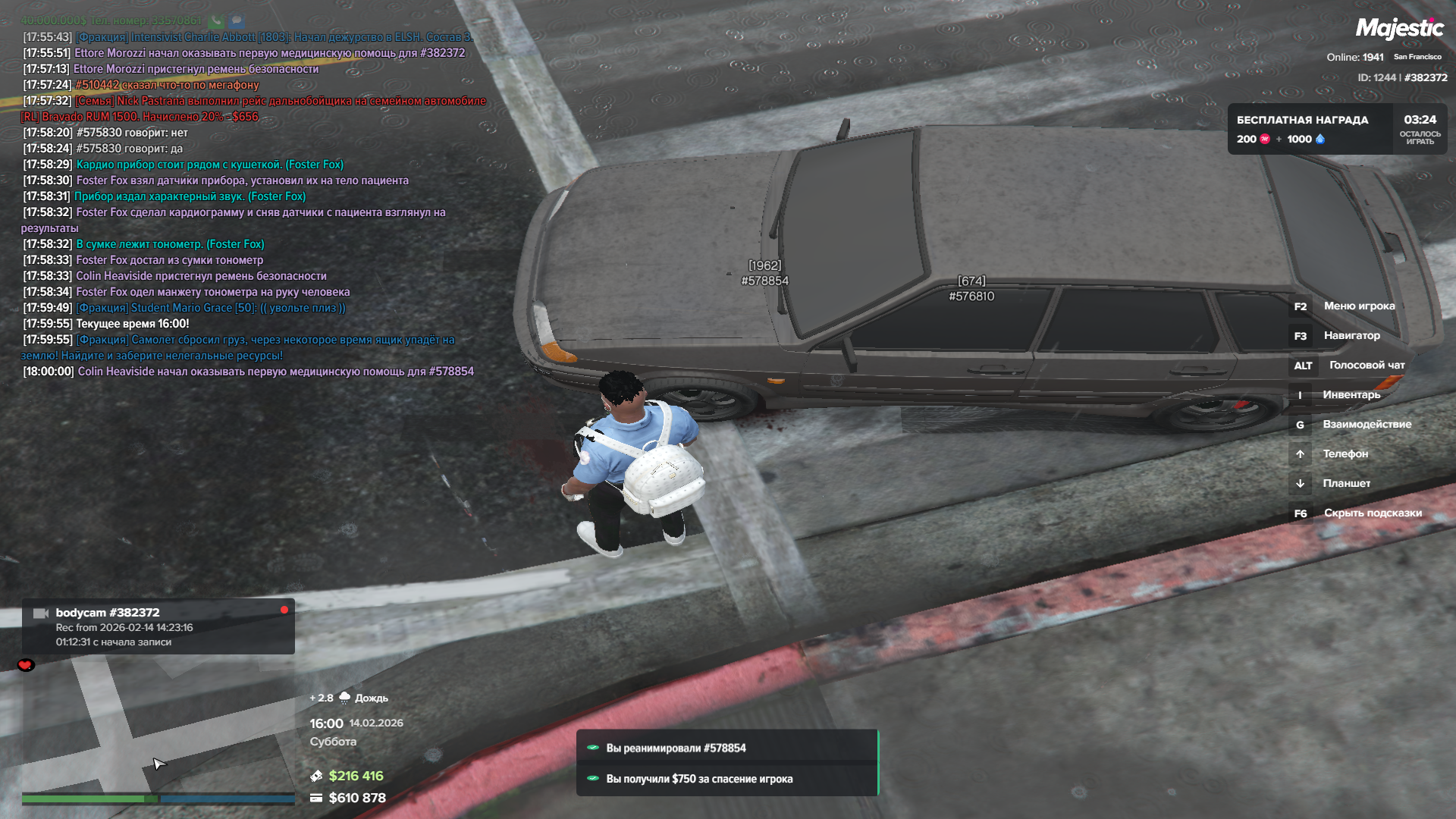Select the bodycam recording panel
Image resolution: width=1456 pixels, height=819 pixels.
pos(158,626)
